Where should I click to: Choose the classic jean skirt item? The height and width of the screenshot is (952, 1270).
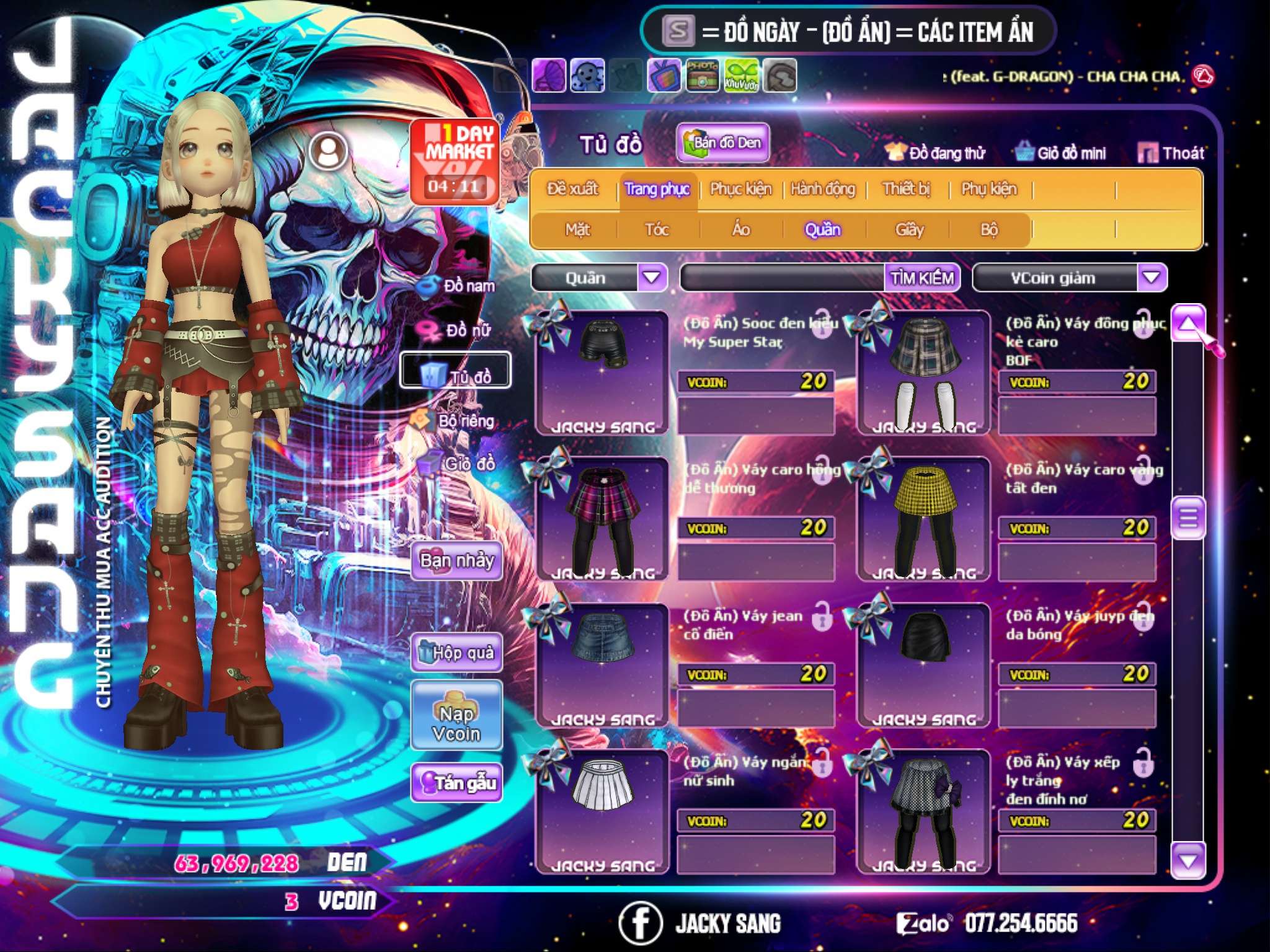click(x=602, y=664)
